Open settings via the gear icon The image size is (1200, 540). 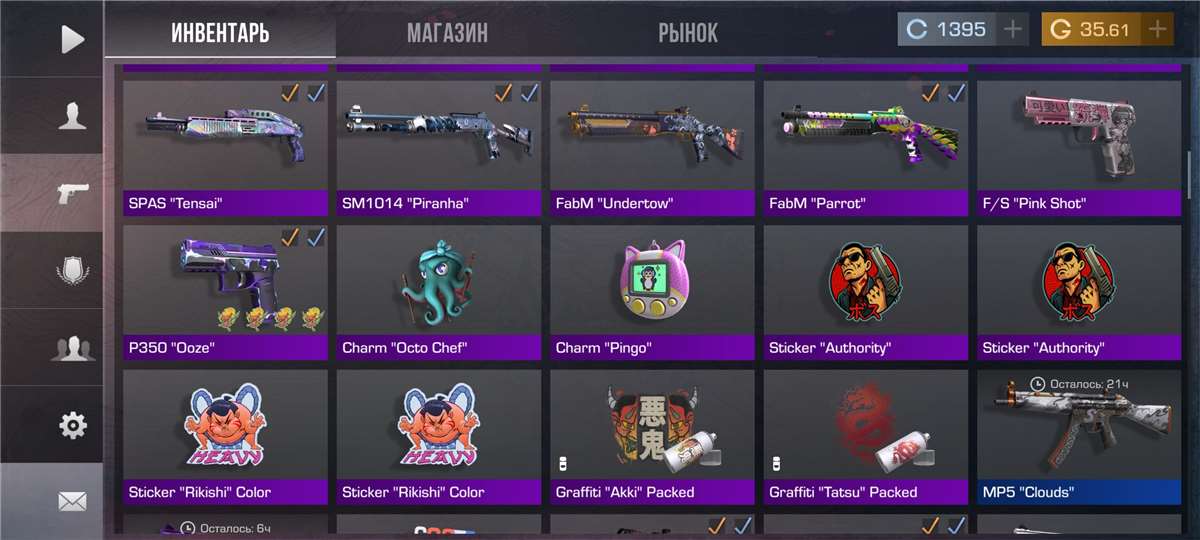pyautogui.click(x=72, y=425)
